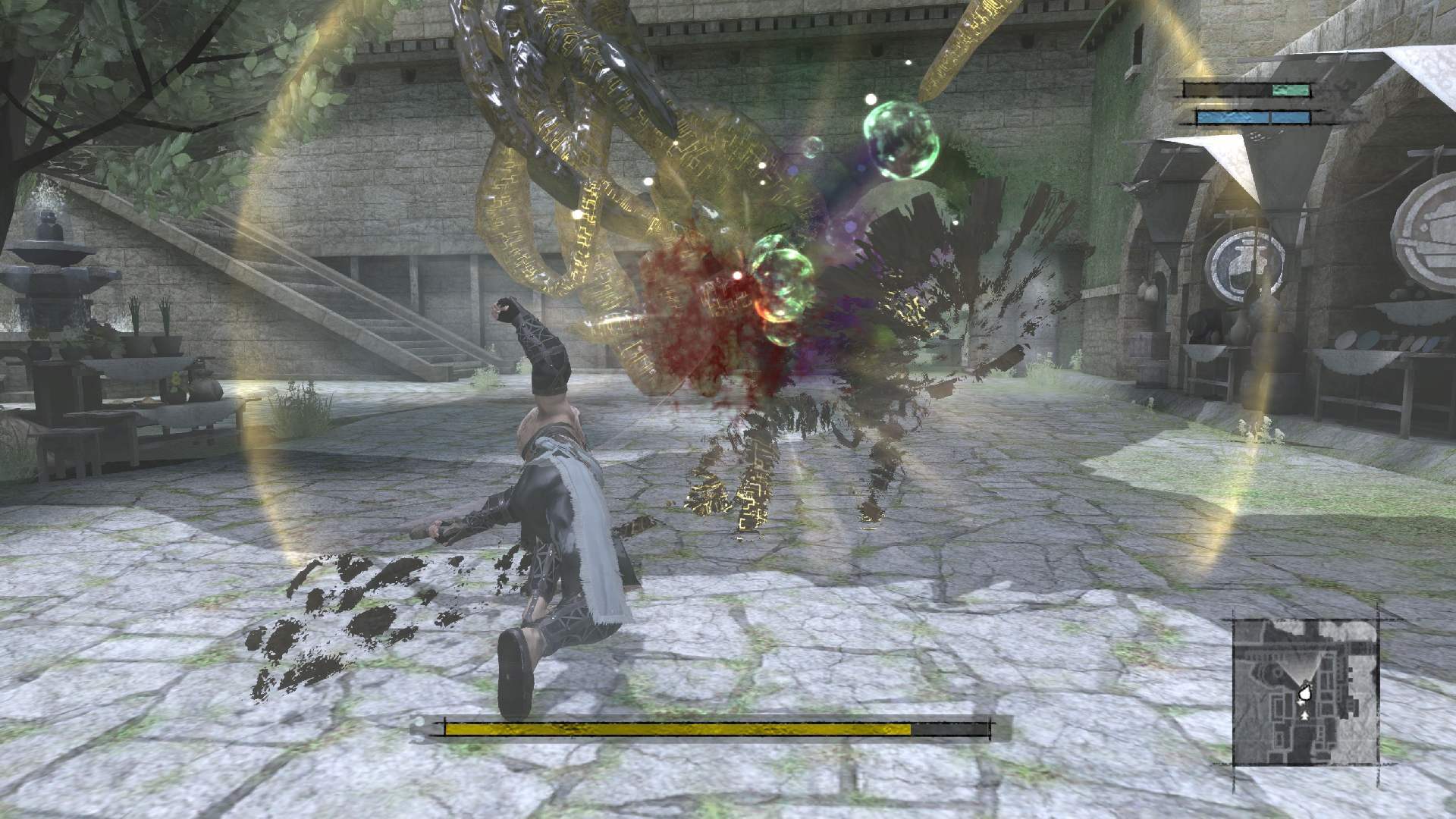Click the player character marker on the minimap
Viewport: 1456px width, 819px height.
click(1305, 693)
